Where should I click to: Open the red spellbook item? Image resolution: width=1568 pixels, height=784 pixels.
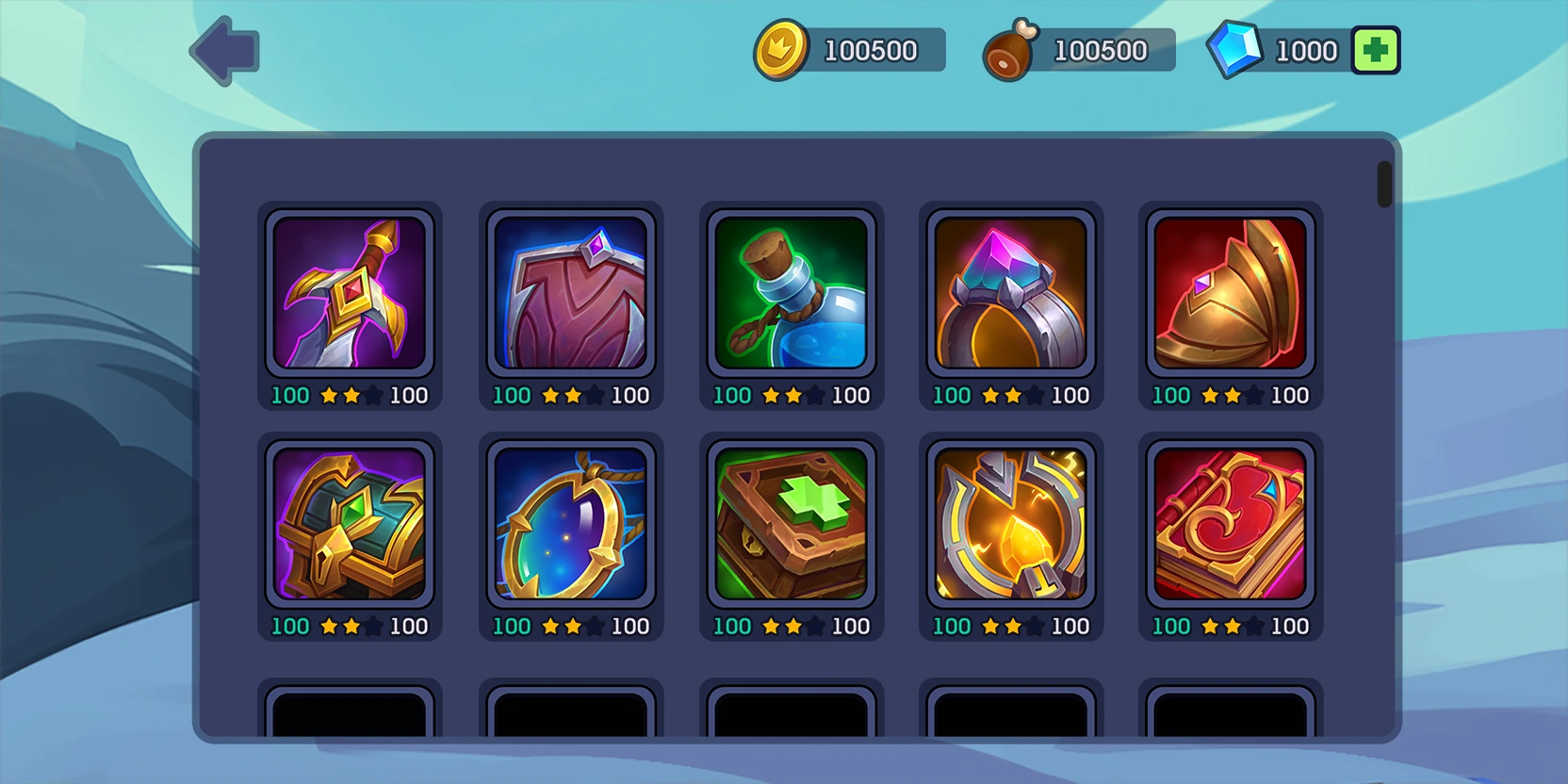pyautogui.click(x=1230, y=524)
